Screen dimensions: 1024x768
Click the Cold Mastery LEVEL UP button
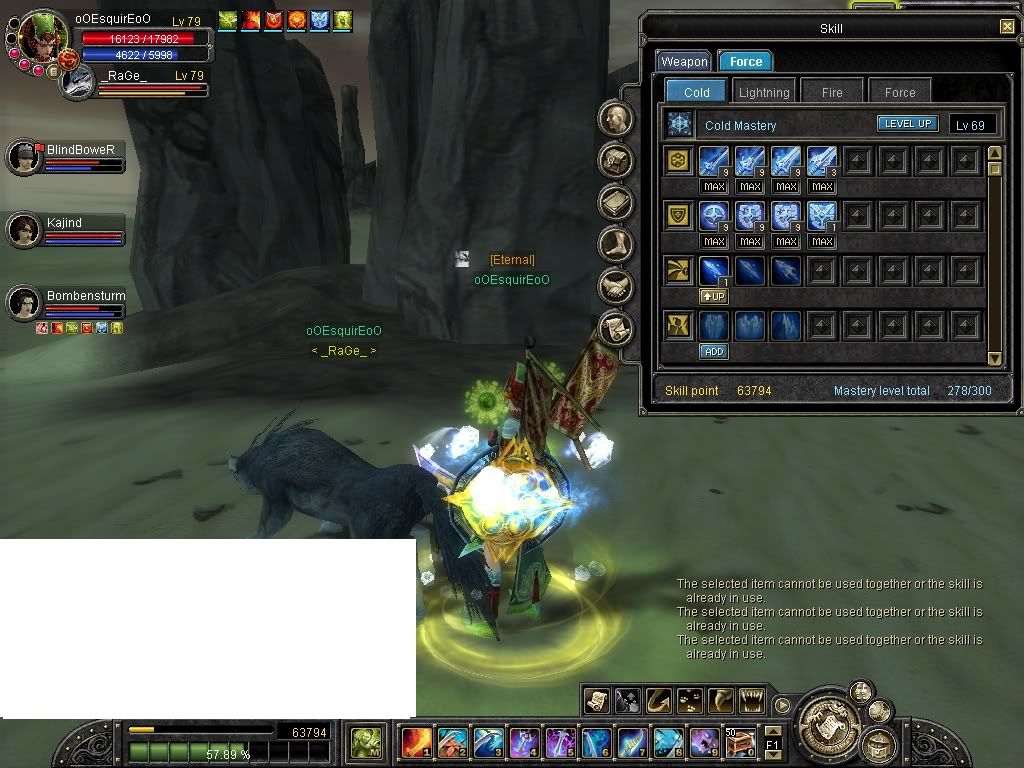[x=907, y=124]
